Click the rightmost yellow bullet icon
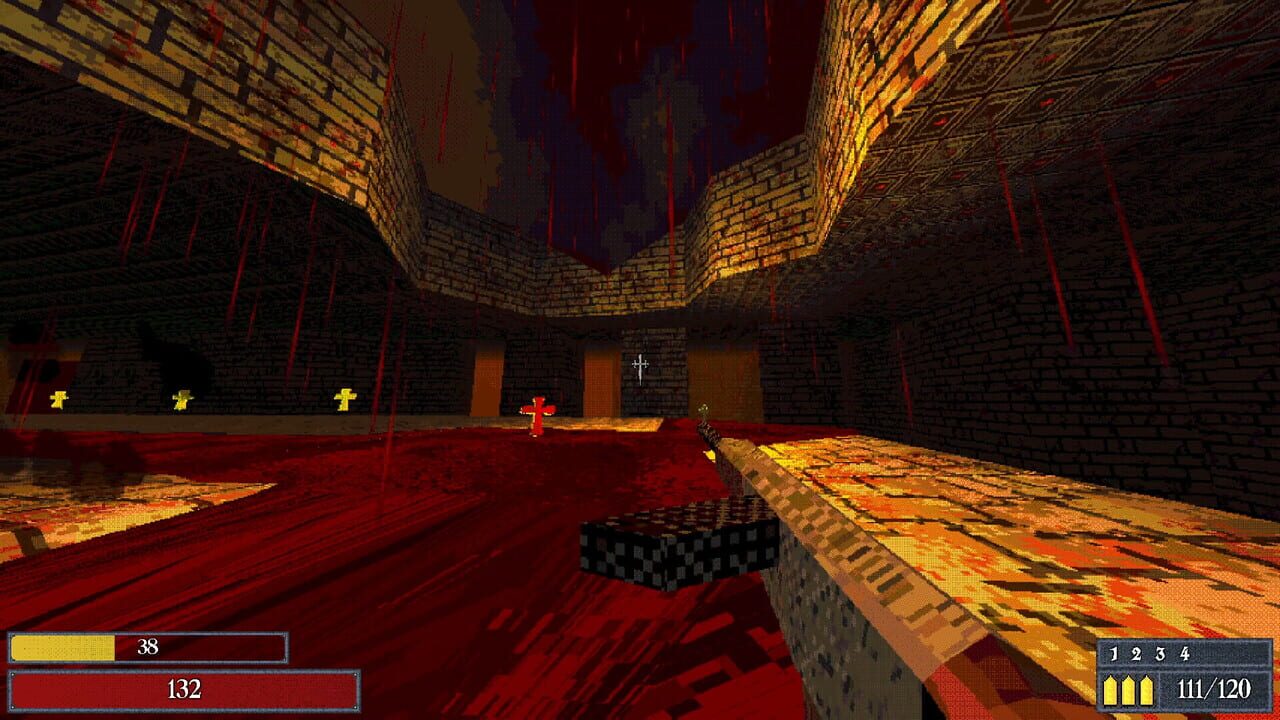The image size is (1280, 720). click(1147, 689)
